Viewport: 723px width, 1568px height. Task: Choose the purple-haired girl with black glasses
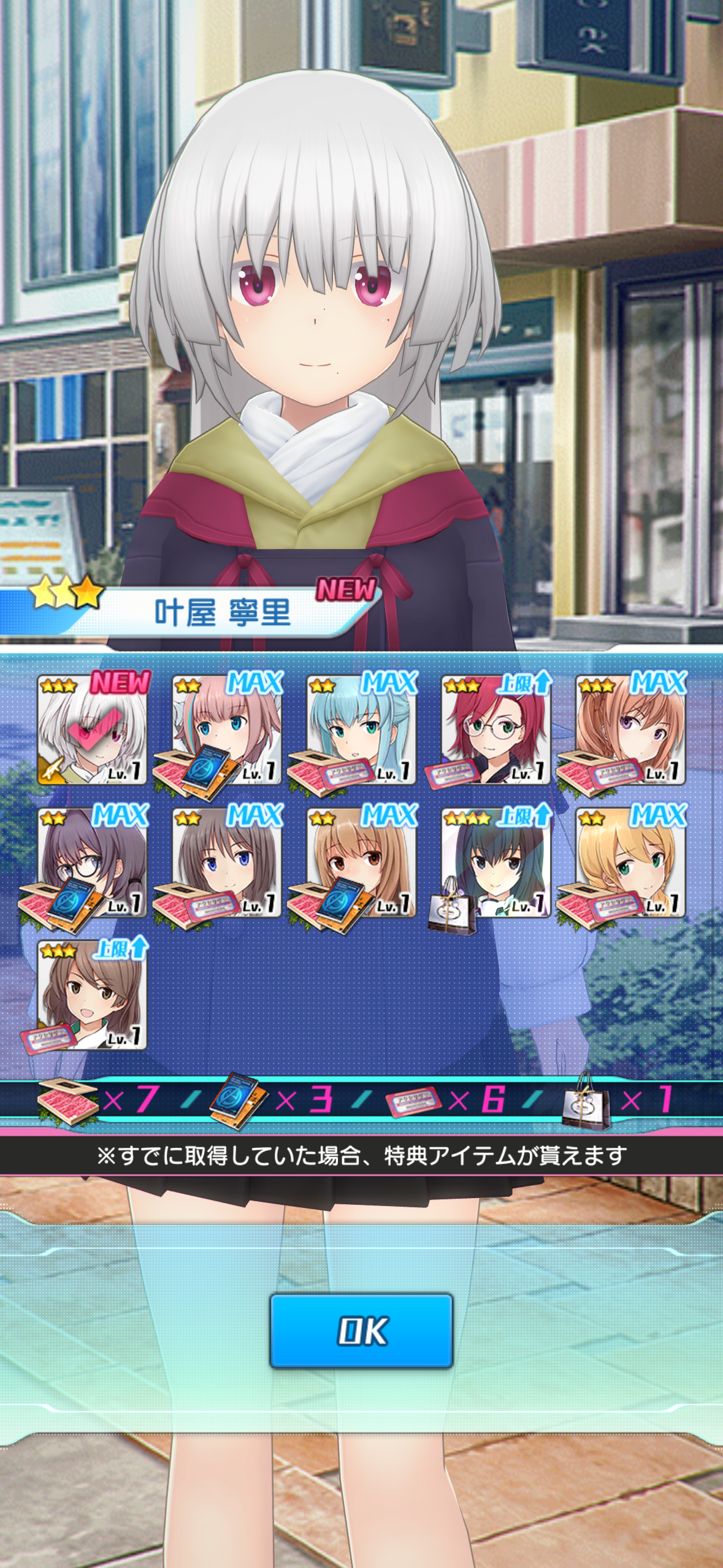tap(92, 863)
